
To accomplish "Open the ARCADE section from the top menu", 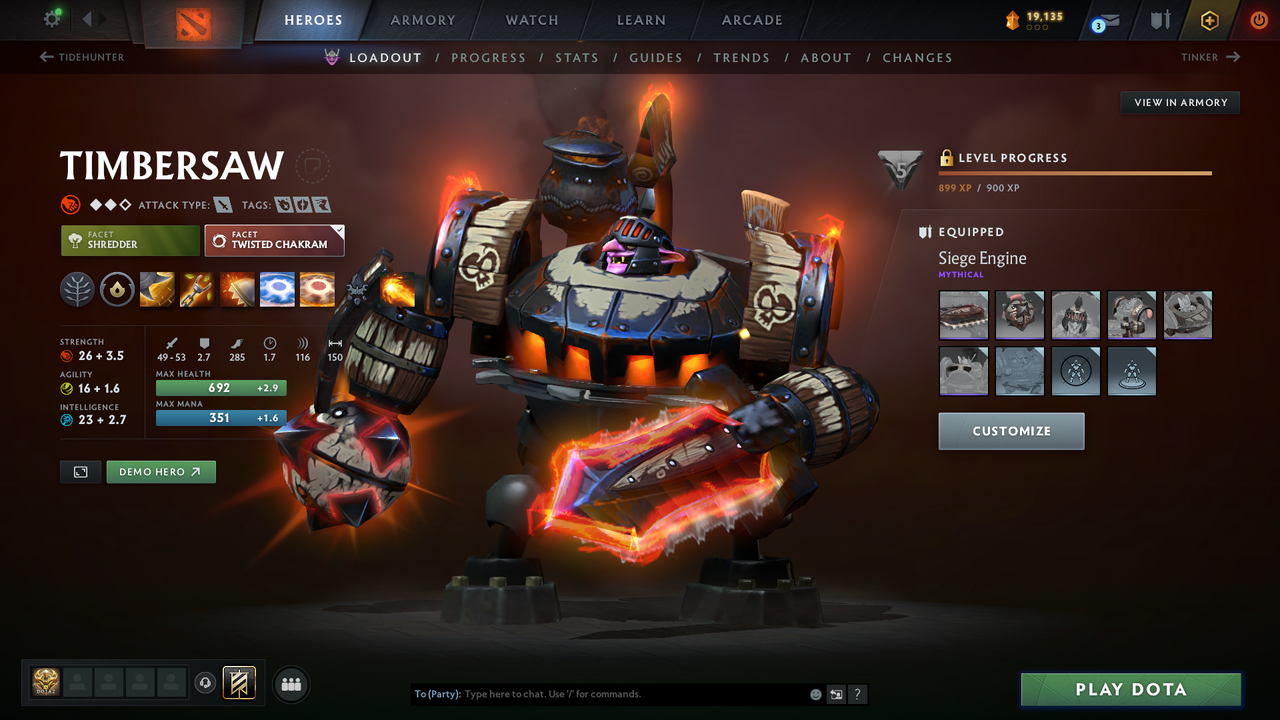I will click(x=751, y=20).
